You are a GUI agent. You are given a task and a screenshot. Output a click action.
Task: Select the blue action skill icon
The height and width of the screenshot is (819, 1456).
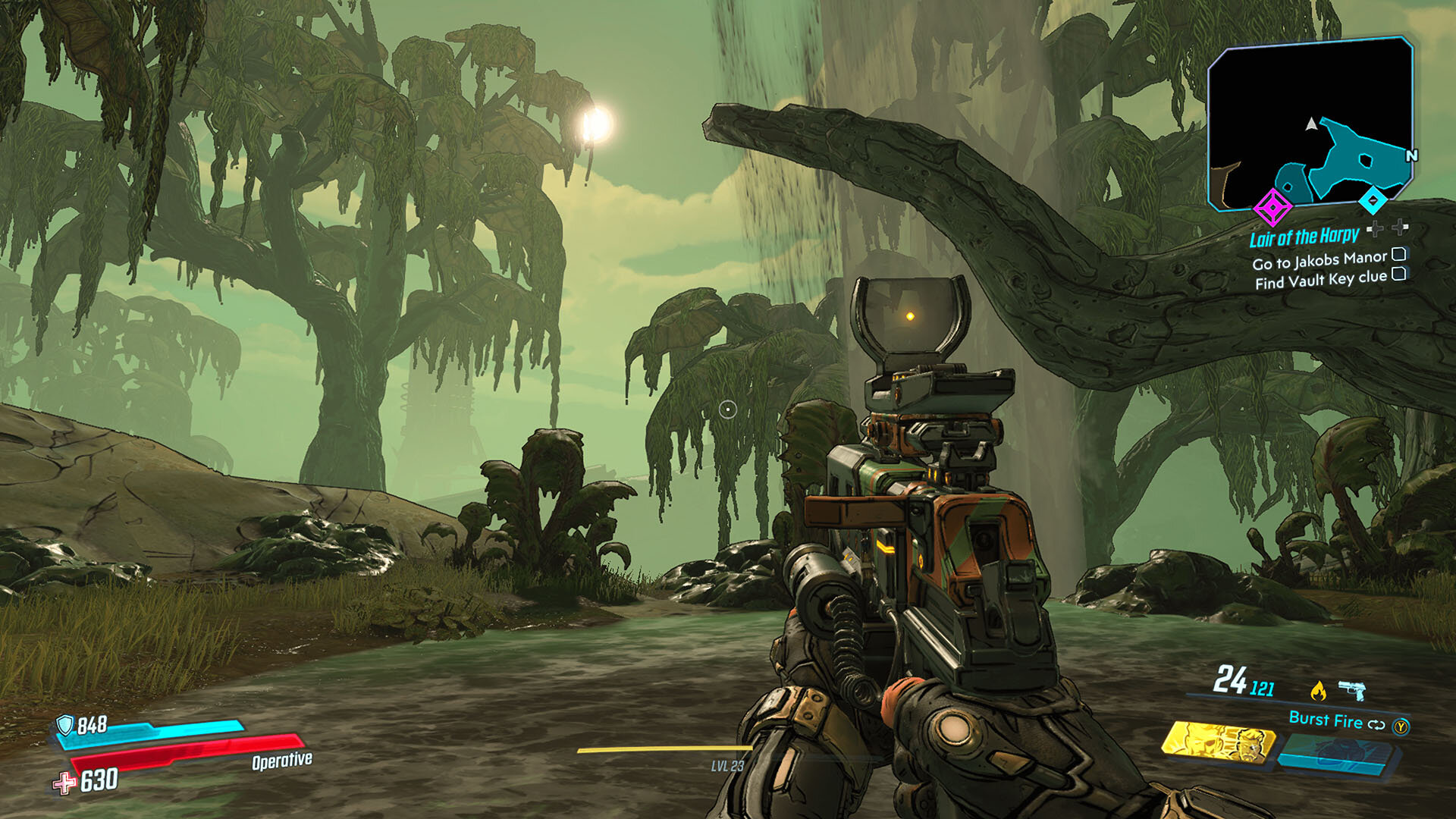tap(1338, 755)
